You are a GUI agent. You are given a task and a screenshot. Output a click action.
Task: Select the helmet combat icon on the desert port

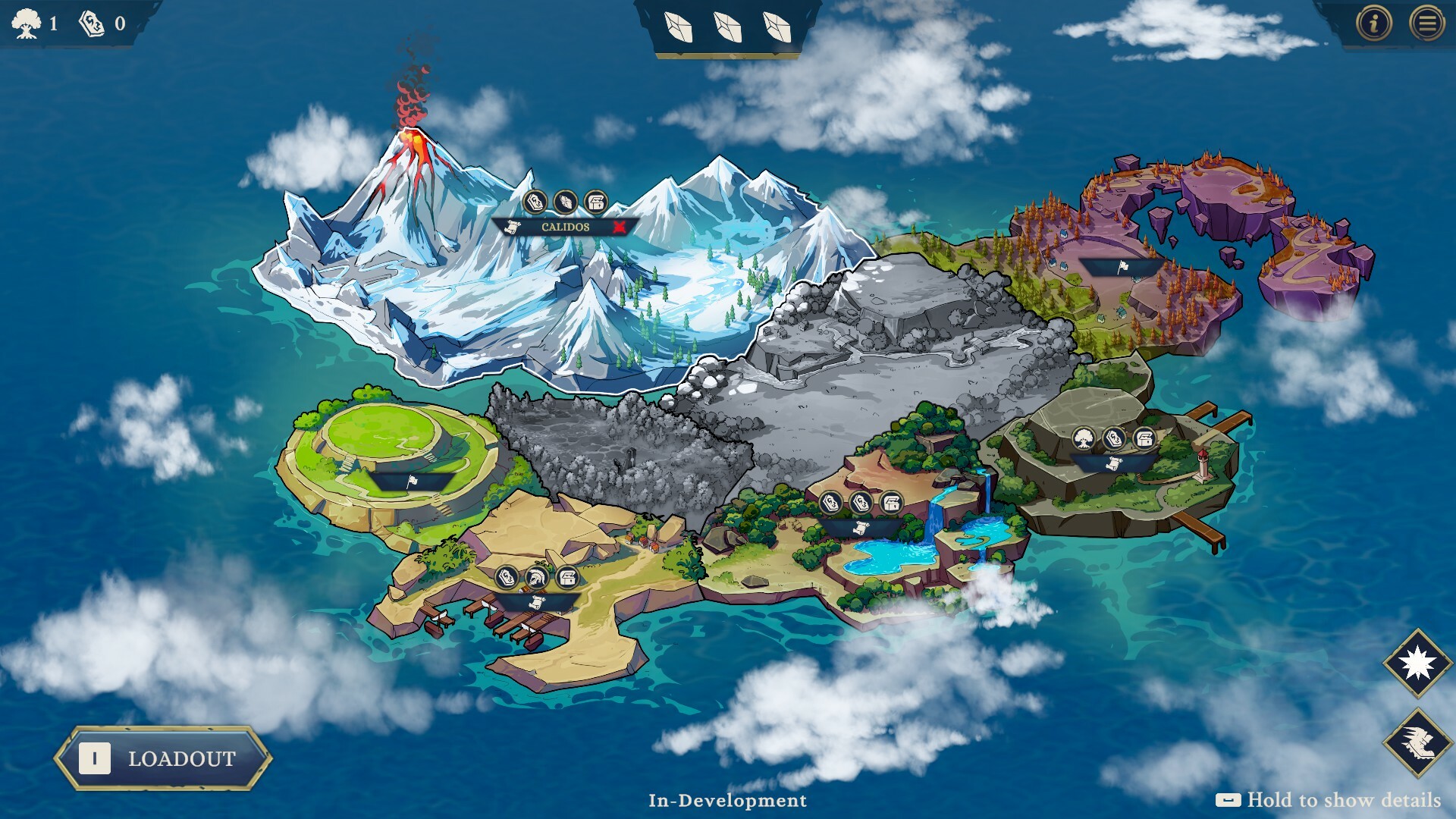pyautogui.click(x=537, y=578)
